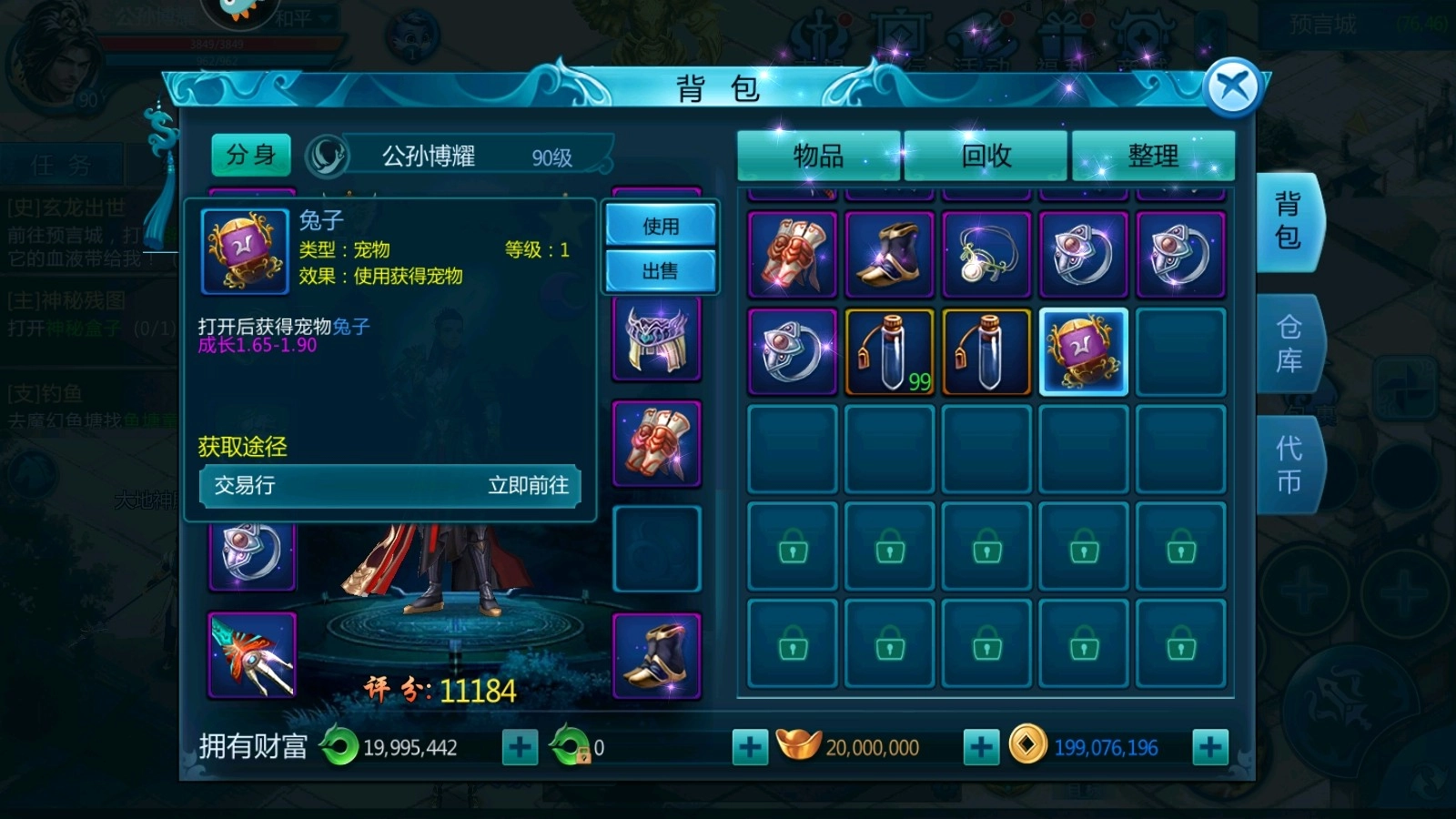This screenshot has width=1456, height=819.
Task: Click the 99-stack potion vial
Action: (x=887, y=350)
